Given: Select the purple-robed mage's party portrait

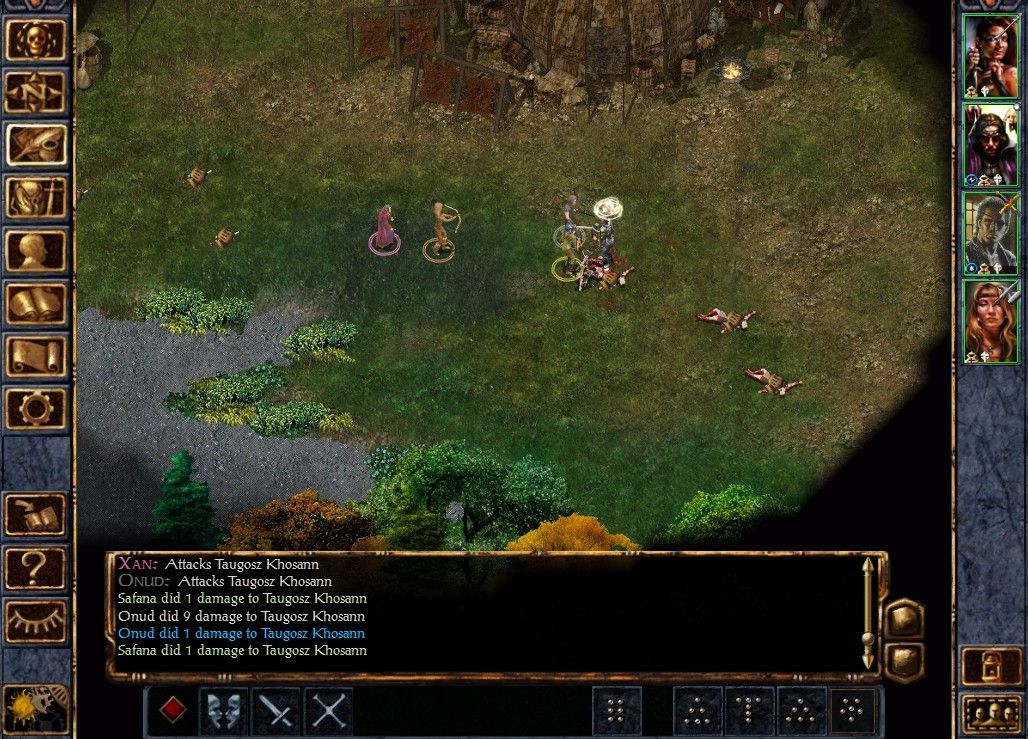Looking at the screenshot, I should tap(990, 144).
